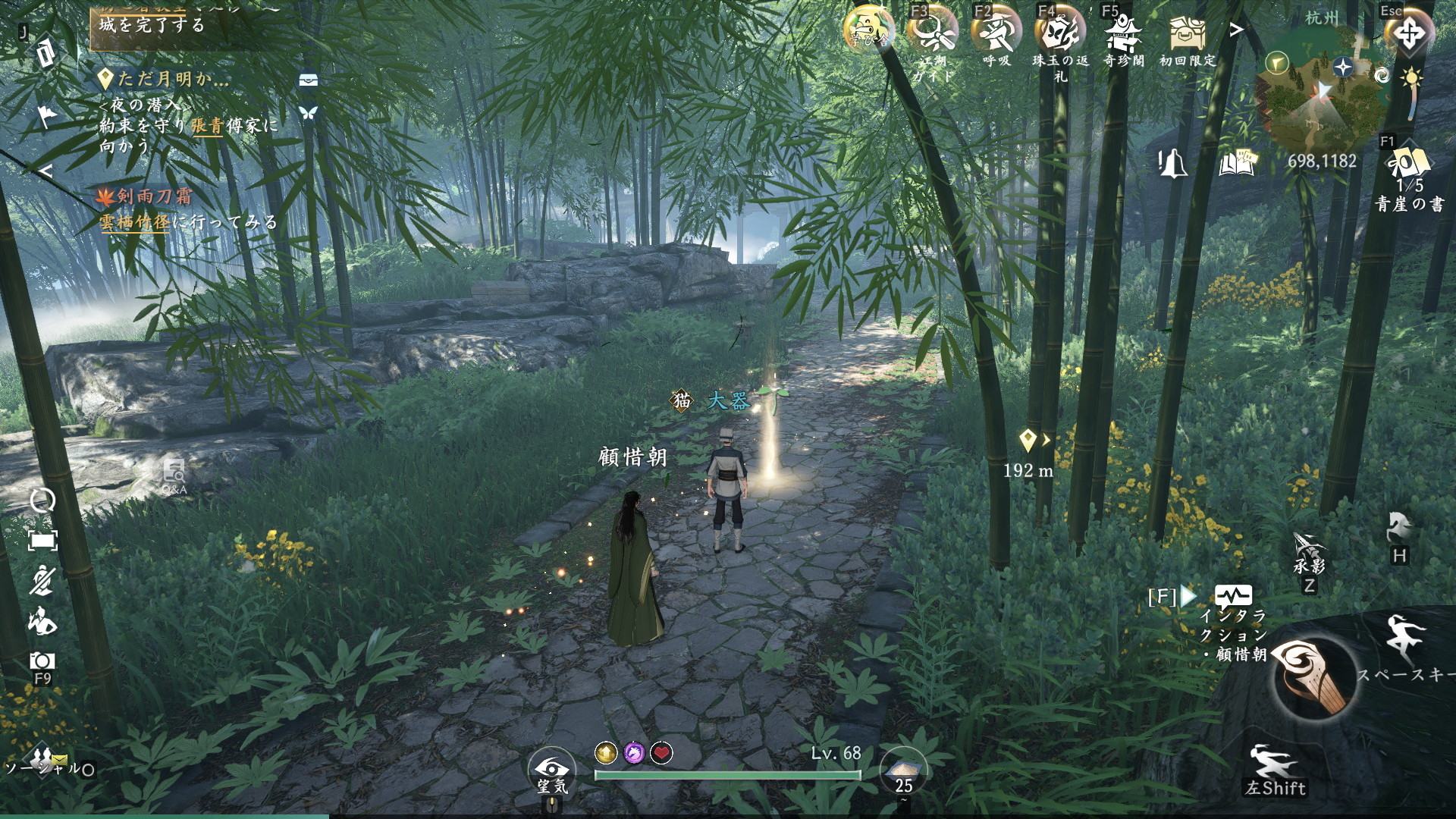Collapse the quest tracker panel arrow

(46, 171)
